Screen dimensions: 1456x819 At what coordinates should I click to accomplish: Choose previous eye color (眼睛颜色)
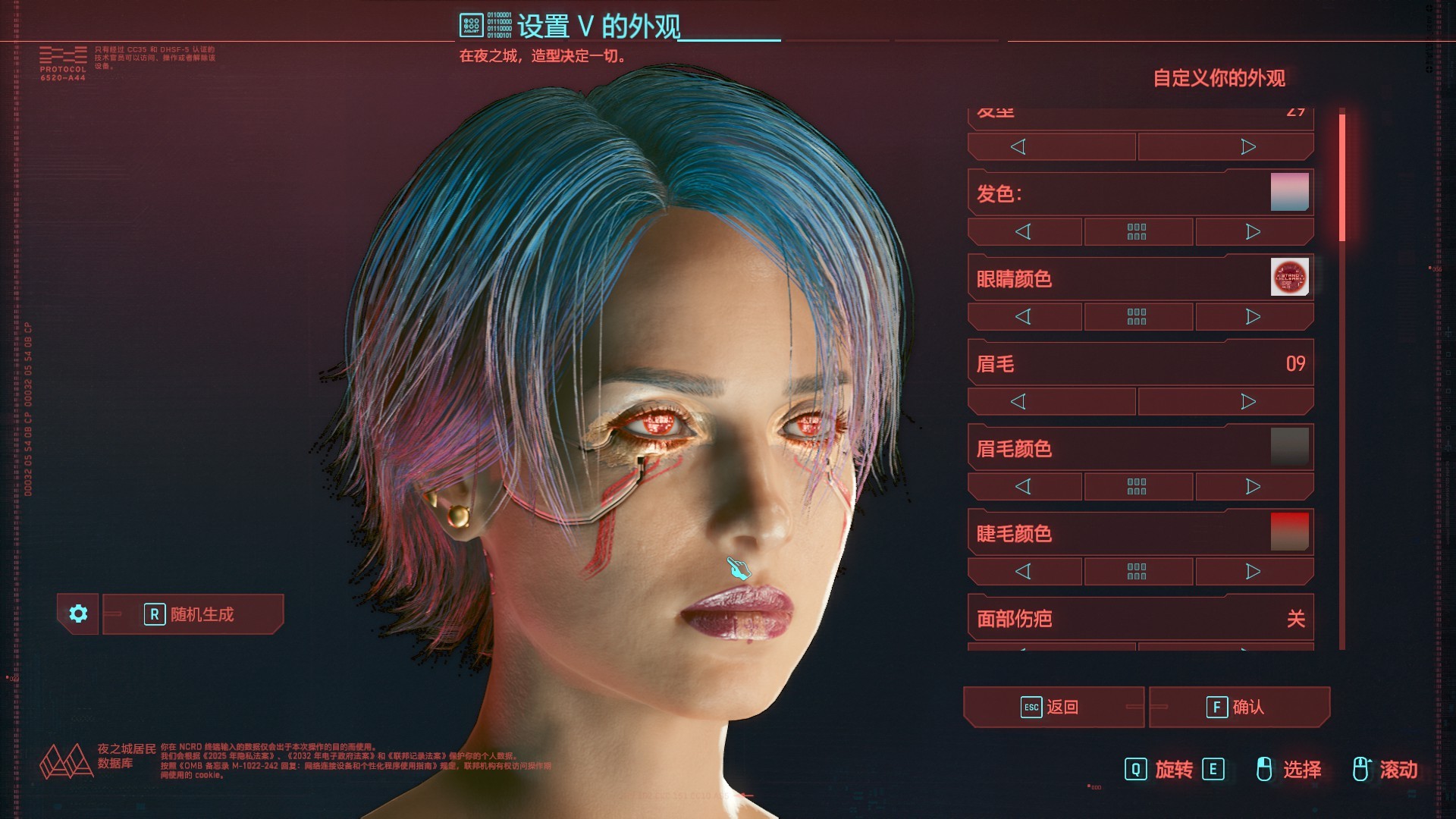(1024, 316)
